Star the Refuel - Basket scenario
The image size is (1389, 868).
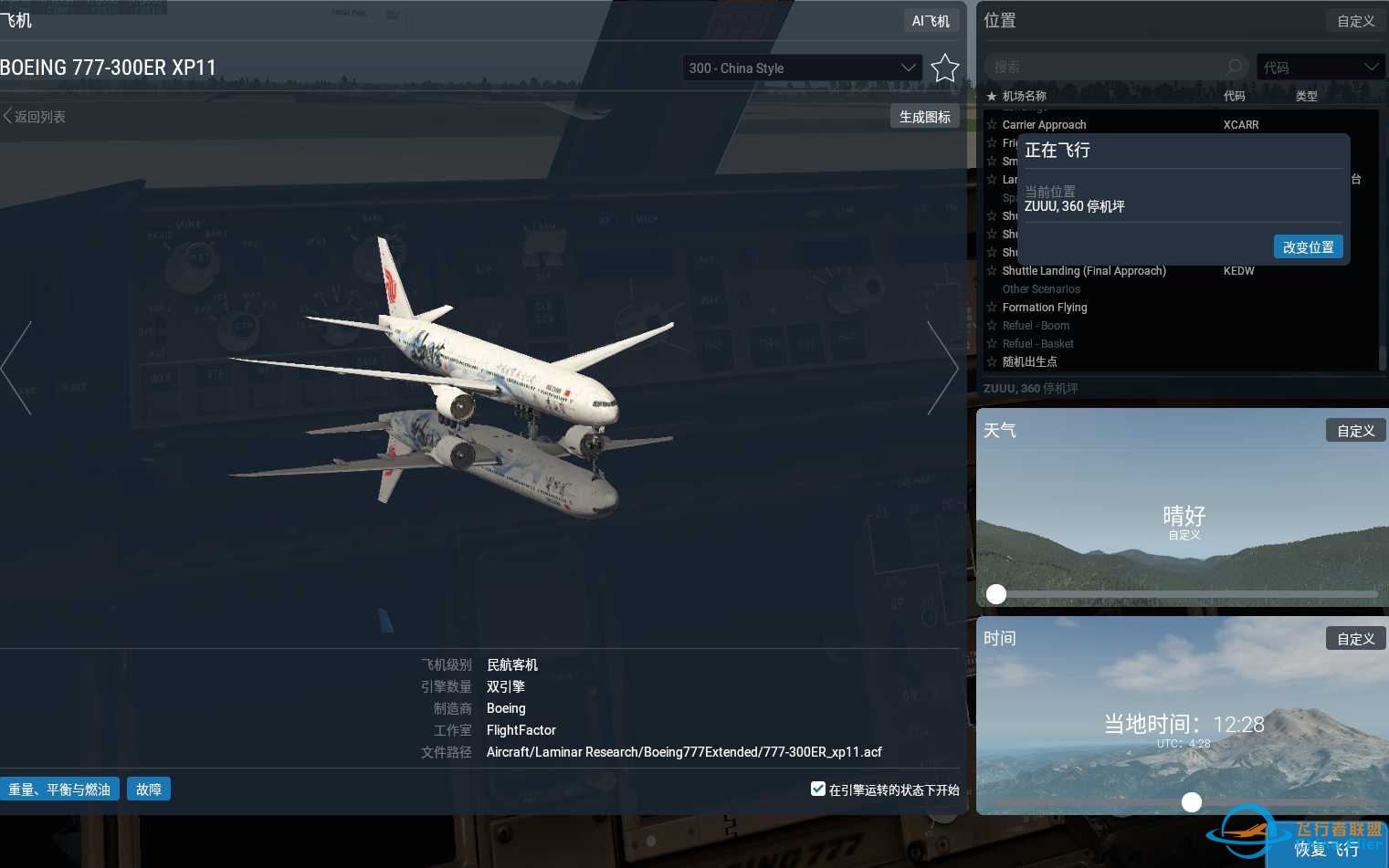click(992, 343)
